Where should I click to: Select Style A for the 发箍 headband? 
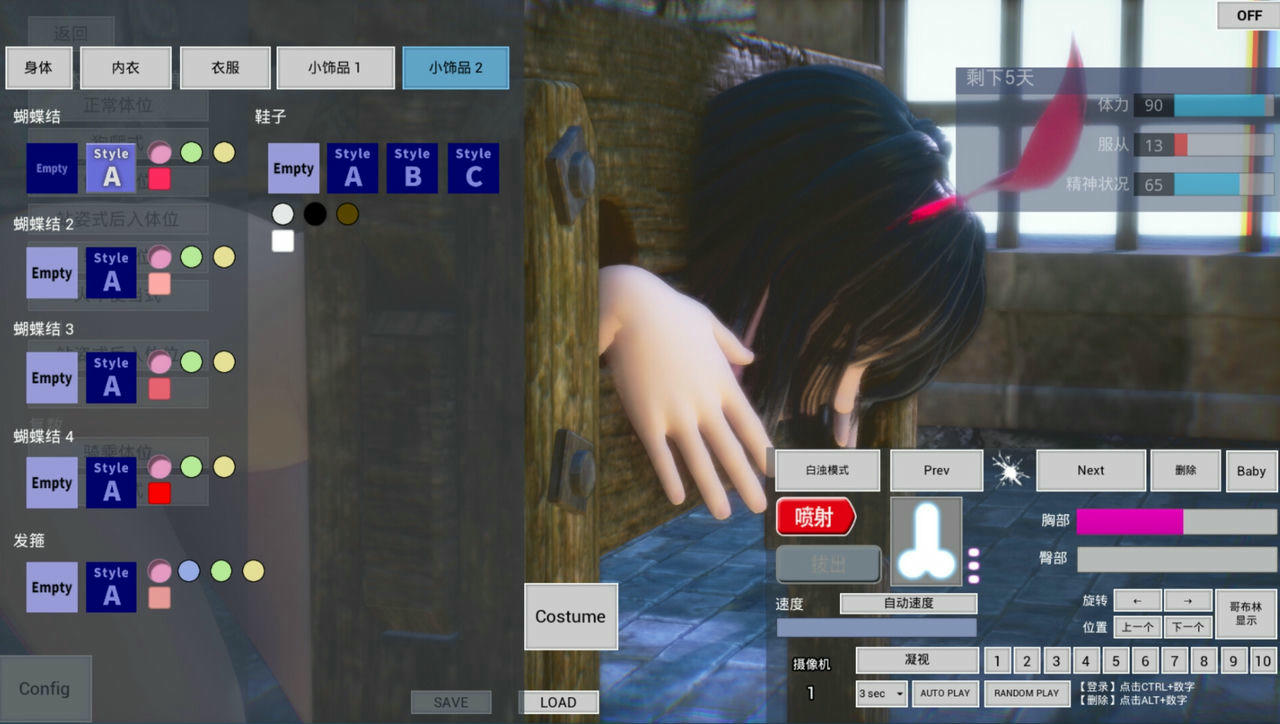pos(111,587)
